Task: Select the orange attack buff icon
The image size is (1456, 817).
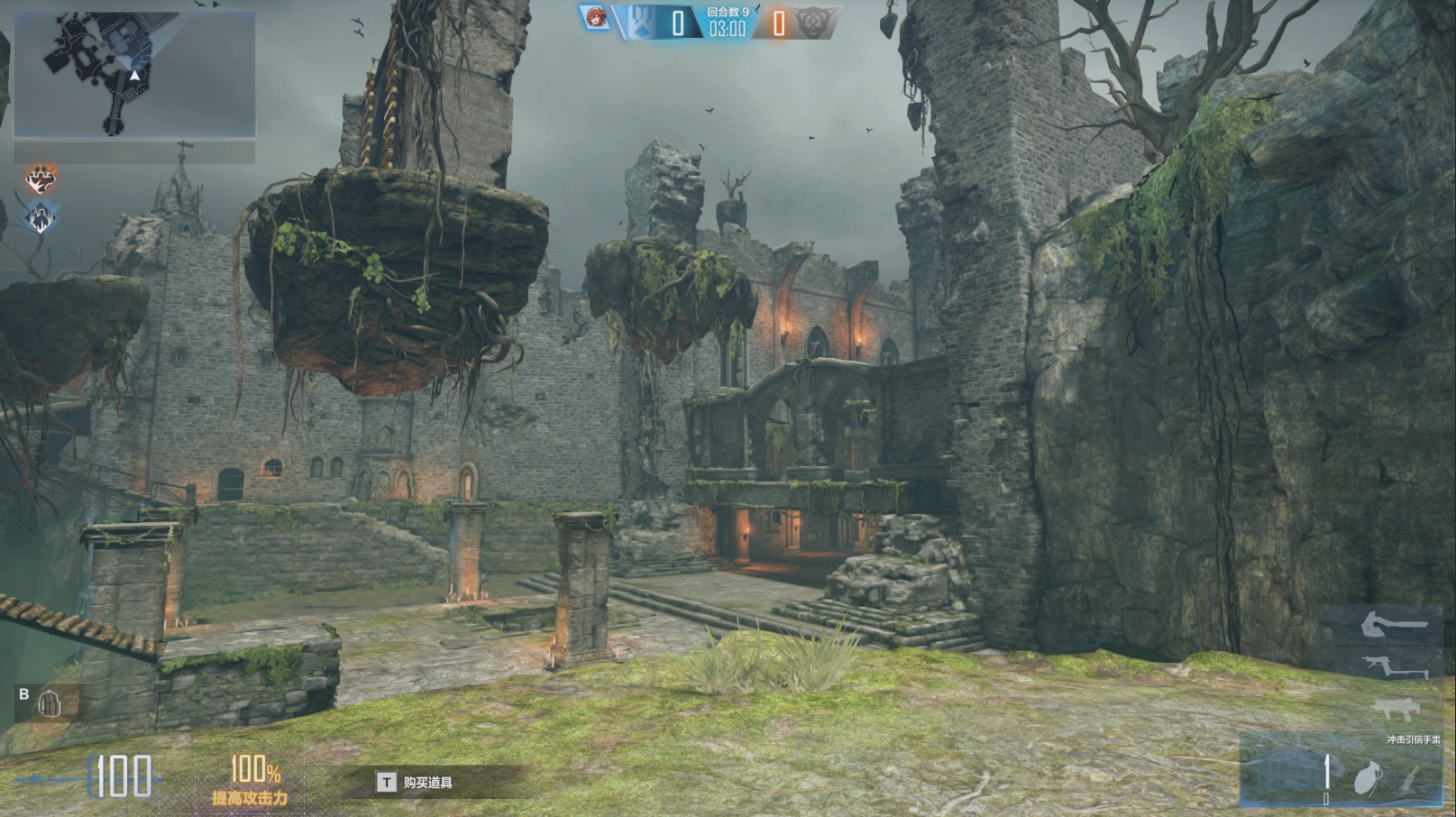Action: click(x=41, y=179)
